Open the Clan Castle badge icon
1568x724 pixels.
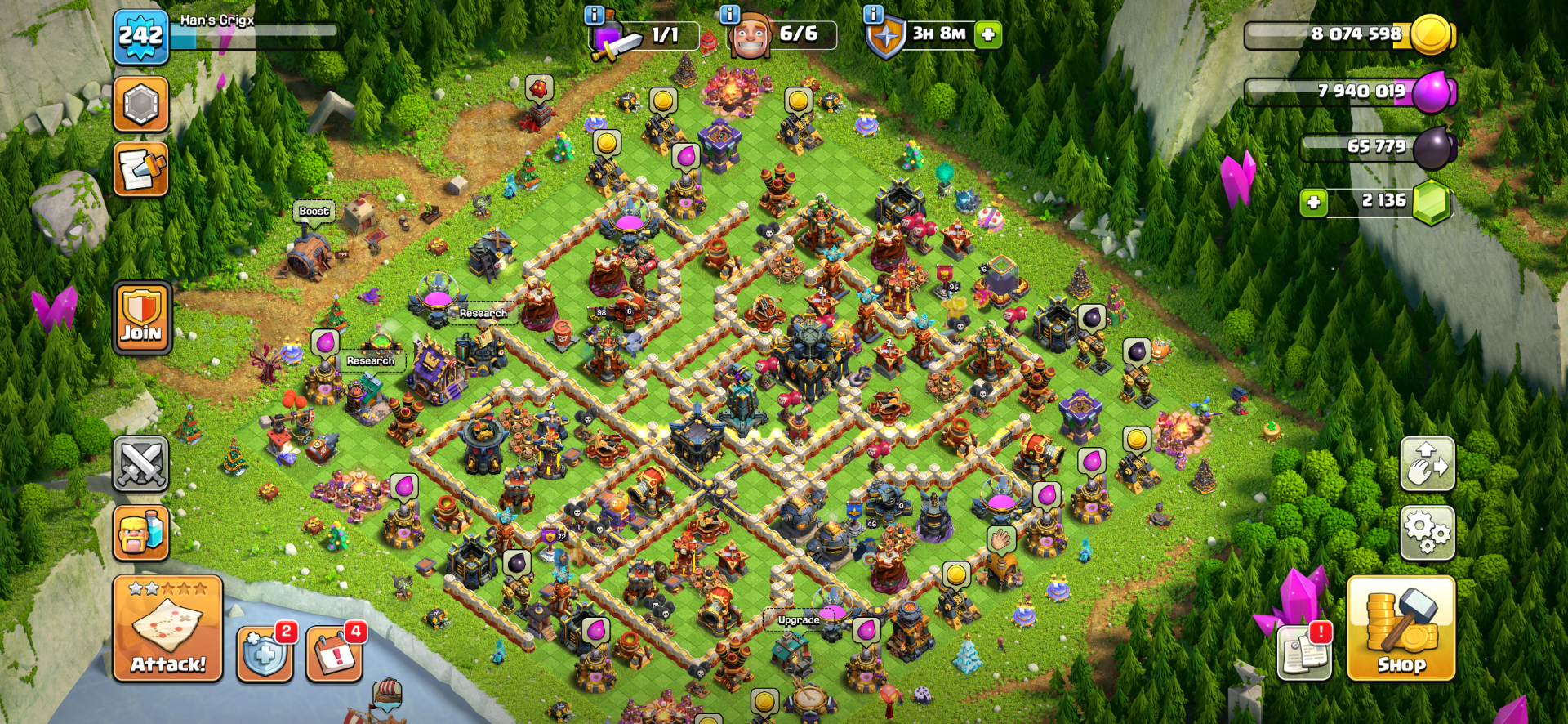[140, 102]
